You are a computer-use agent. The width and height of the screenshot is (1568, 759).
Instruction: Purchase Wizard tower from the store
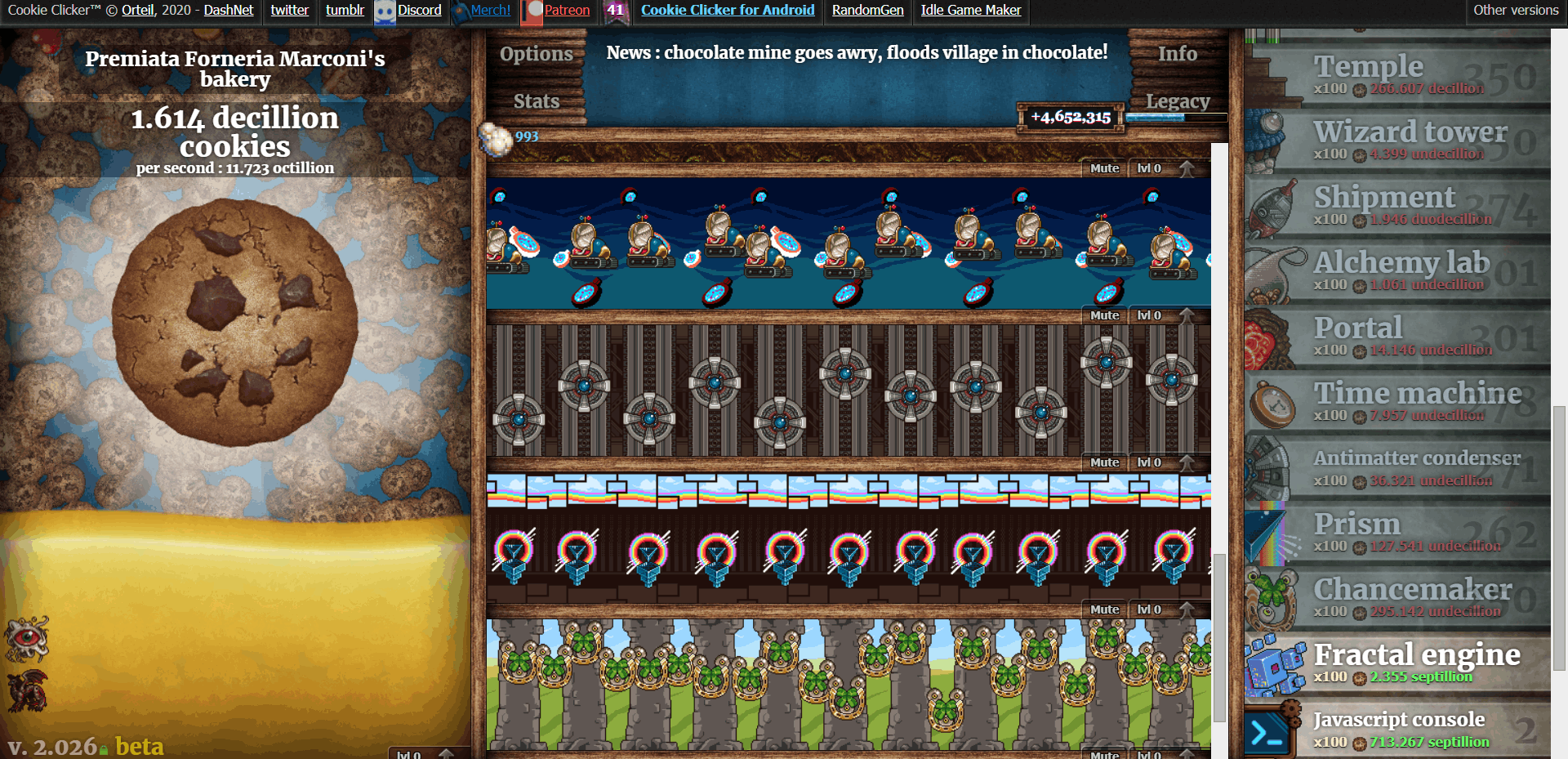1396,141
